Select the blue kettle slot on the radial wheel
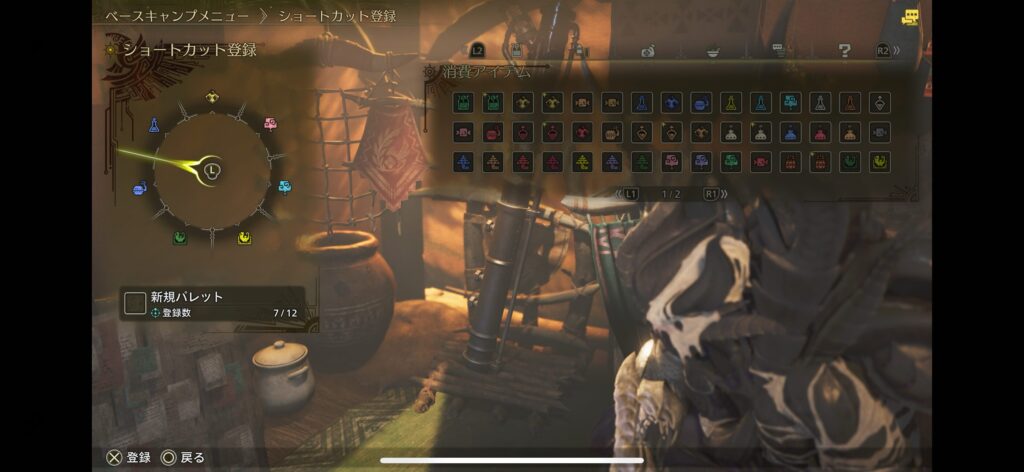This screenshot has width=1024, height=472. (x=140, y=187)
